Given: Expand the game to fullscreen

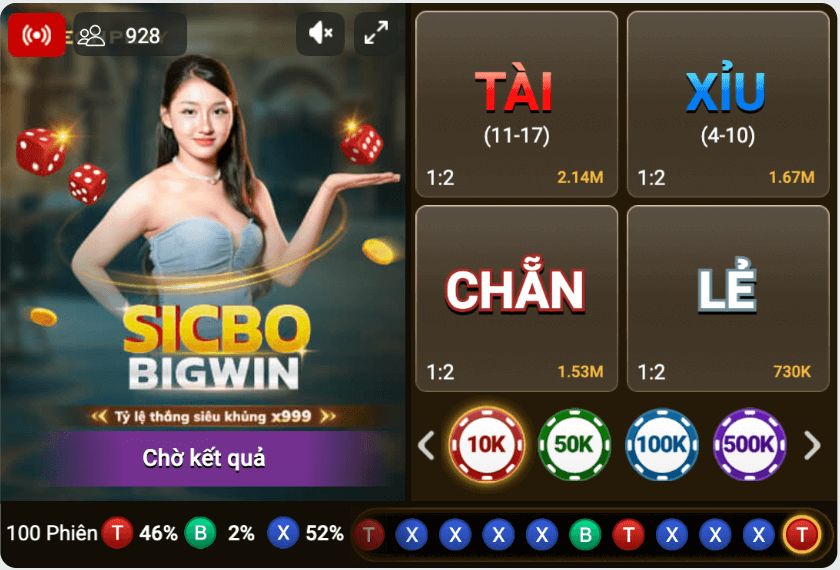Looking at the screenshot, I should tap(376, 34).
